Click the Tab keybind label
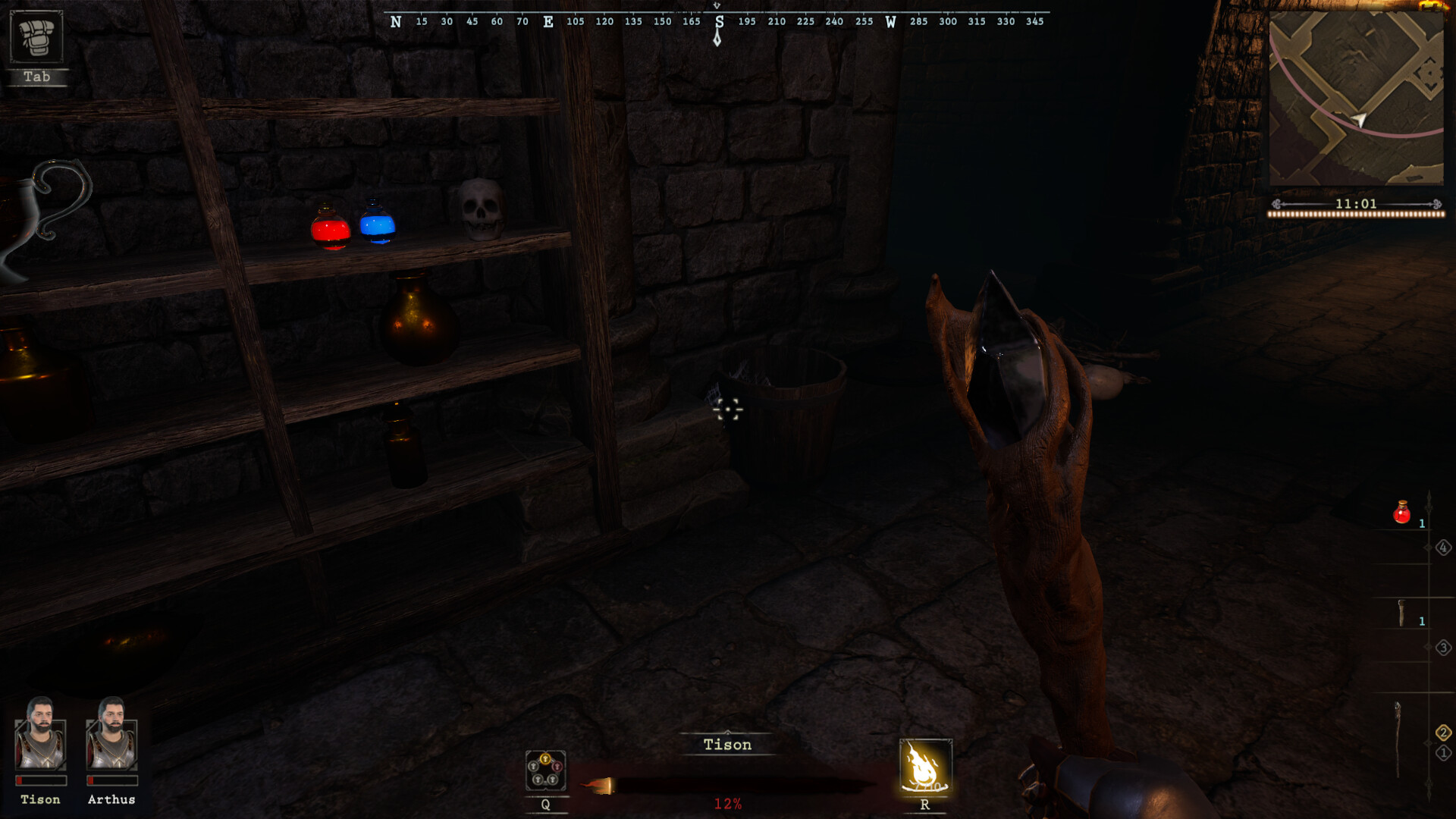This screenshot has width=1456, height=819. pos(37,77)
